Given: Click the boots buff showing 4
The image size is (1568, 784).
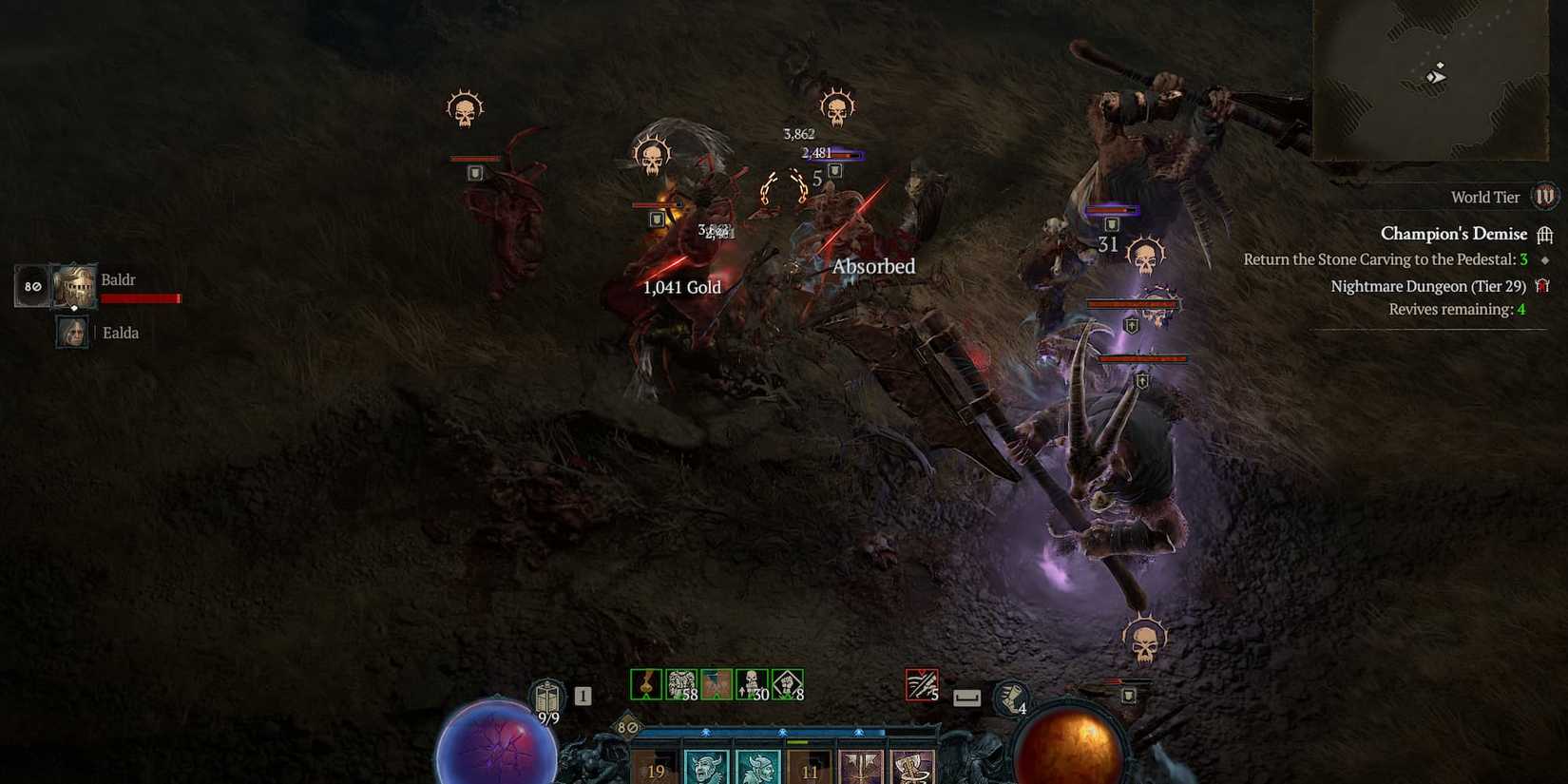Looking at the screenshot, I should pyautogui.click(x=1011, y=698).
